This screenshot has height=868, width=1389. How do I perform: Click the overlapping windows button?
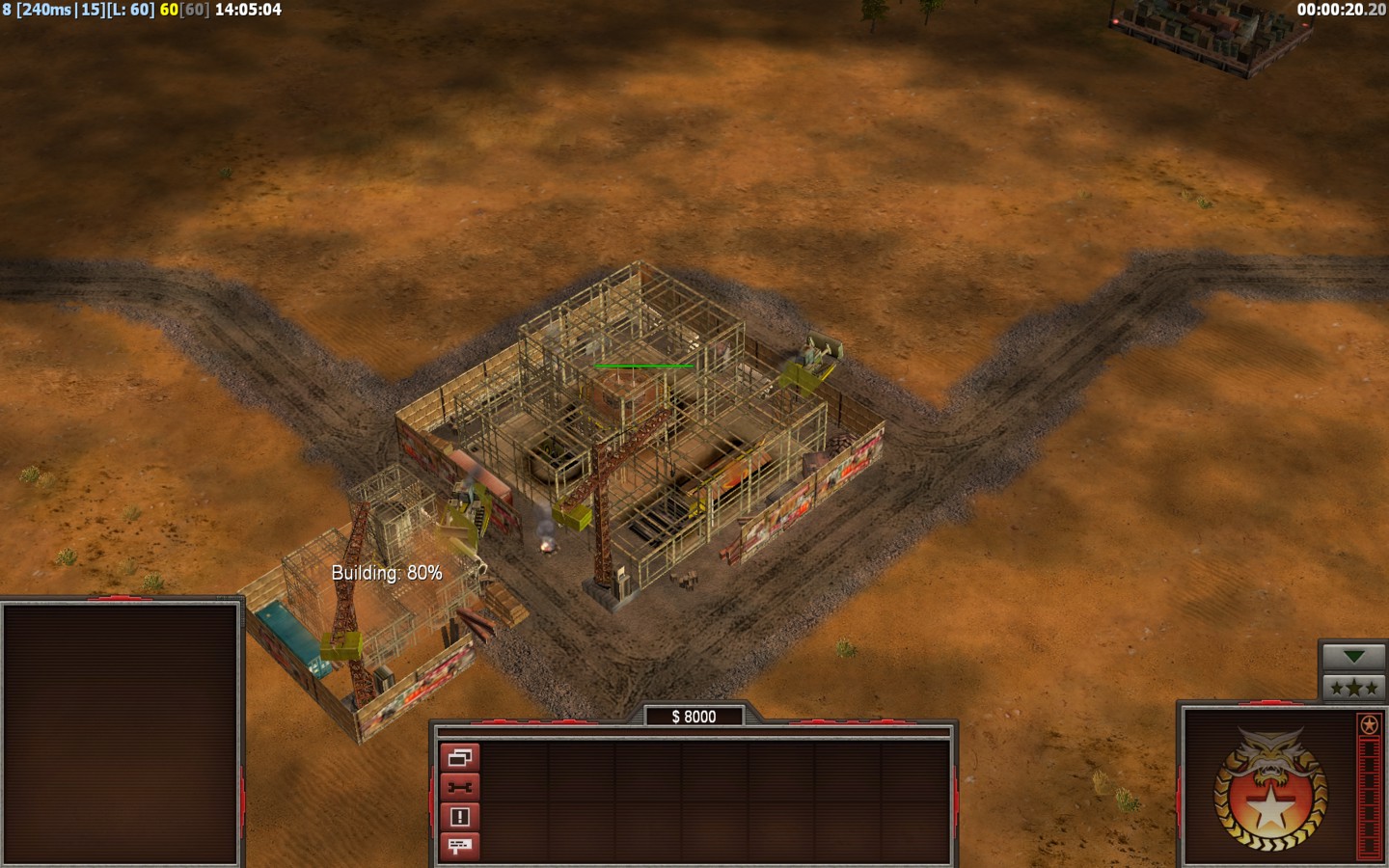459,757
